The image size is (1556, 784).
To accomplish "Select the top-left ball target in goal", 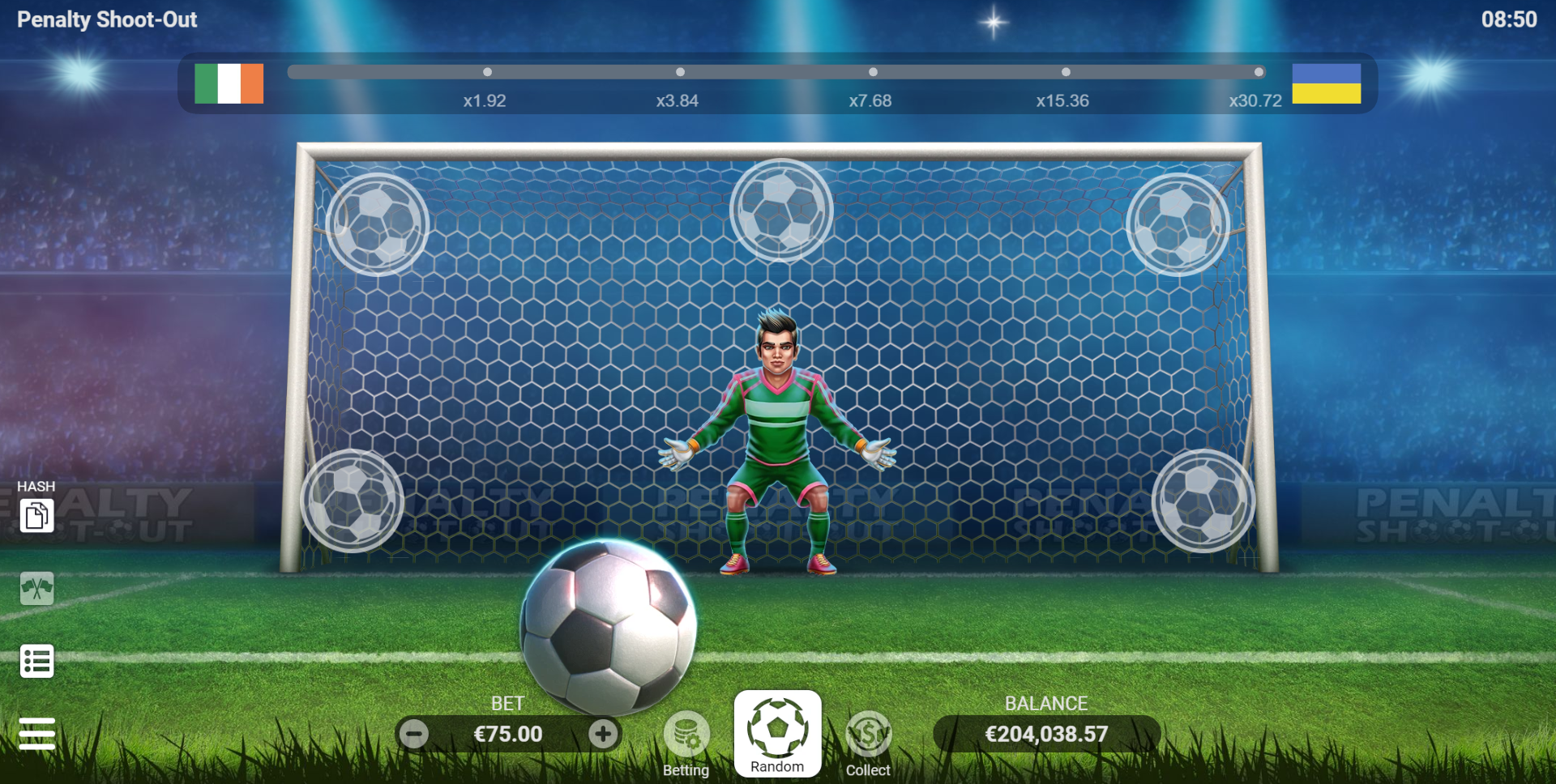I will 378,224.
